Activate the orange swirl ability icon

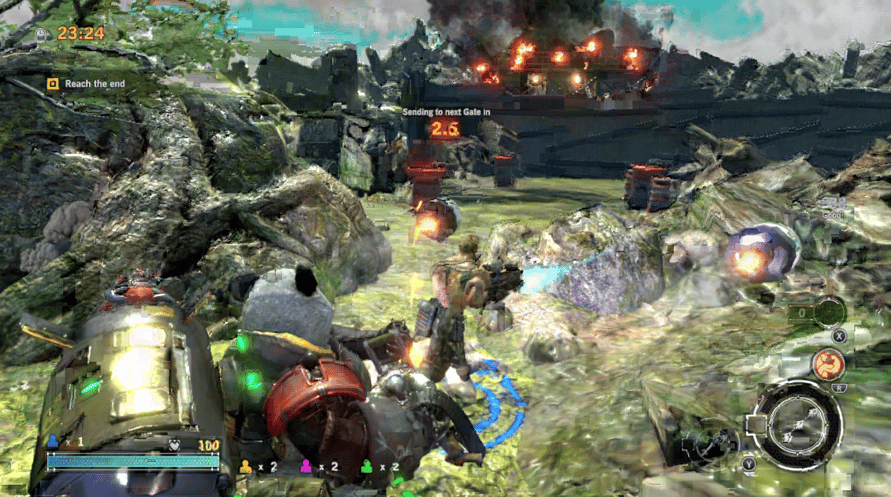tap(827, 364)
